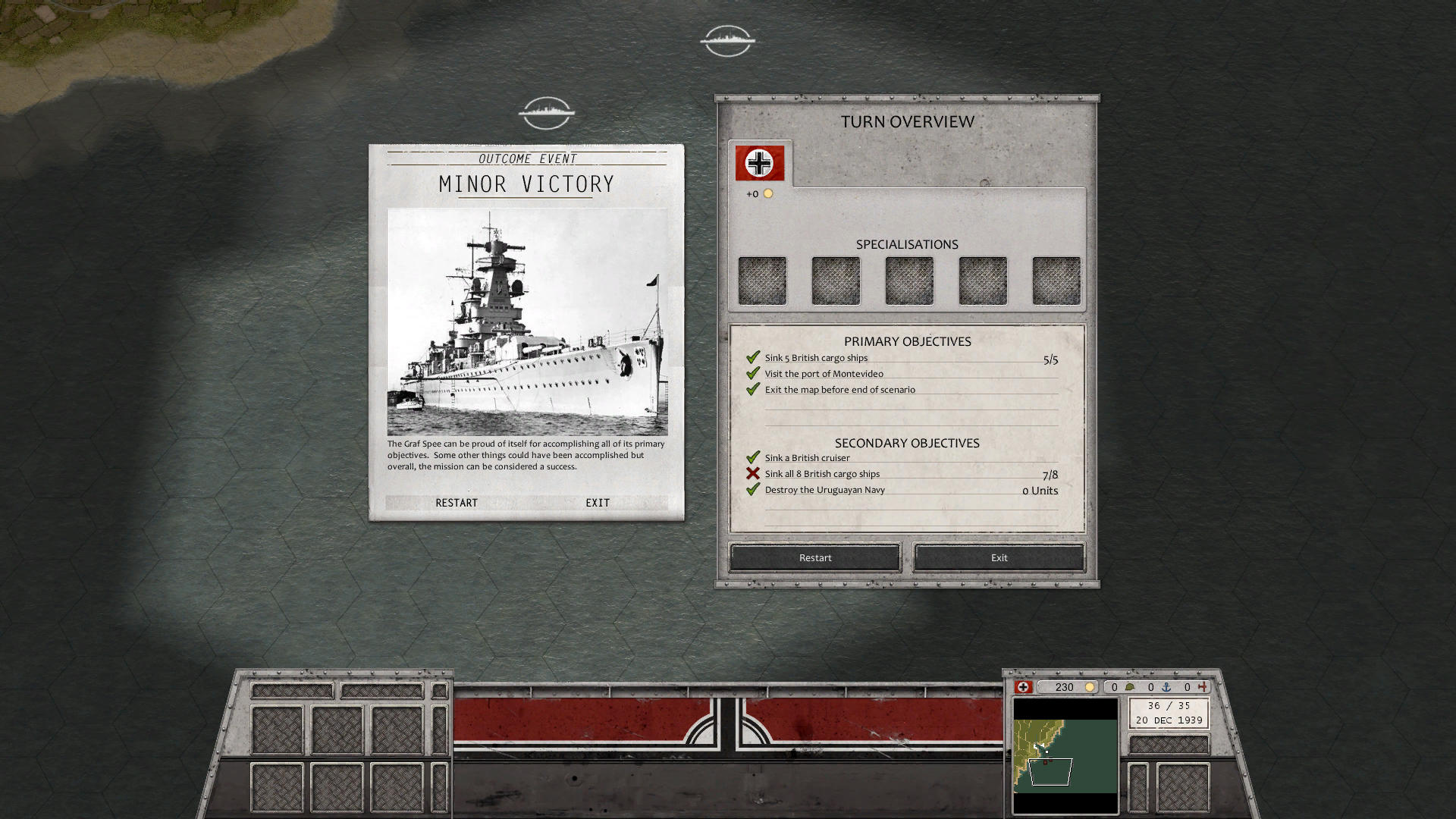Select the Destroy the Uruguayan Navy objective

(824, 490)
